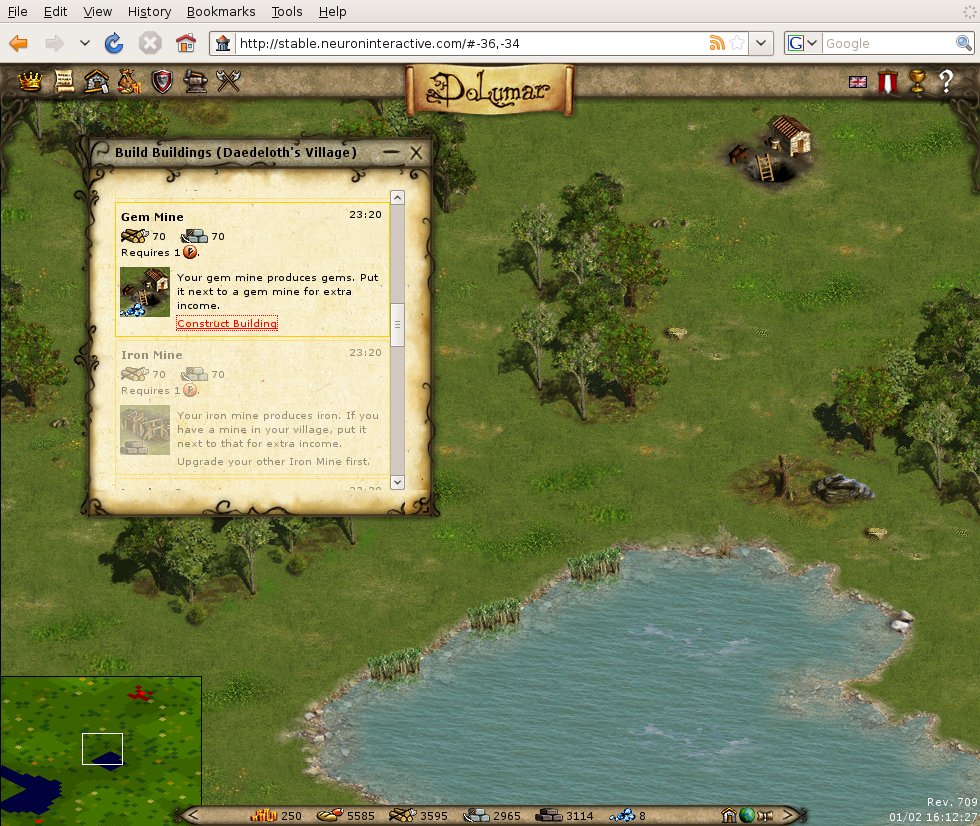Open the anvil smithy icon
The height and width of the screenshot is (826, 980).
(x=194, y=81)
